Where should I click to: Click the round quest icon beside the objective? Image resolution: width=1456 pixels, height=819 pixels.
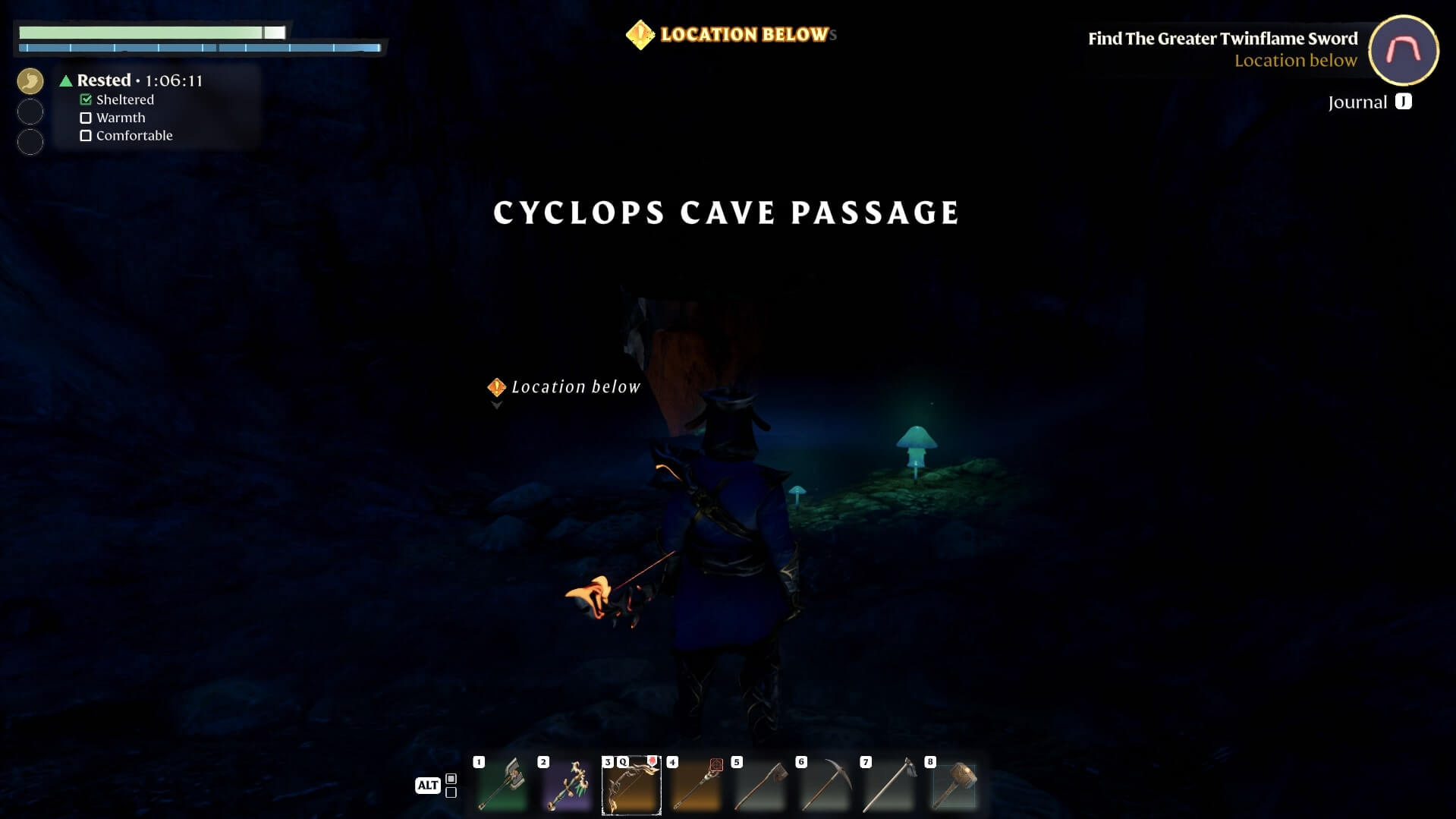coord(1403,50)
